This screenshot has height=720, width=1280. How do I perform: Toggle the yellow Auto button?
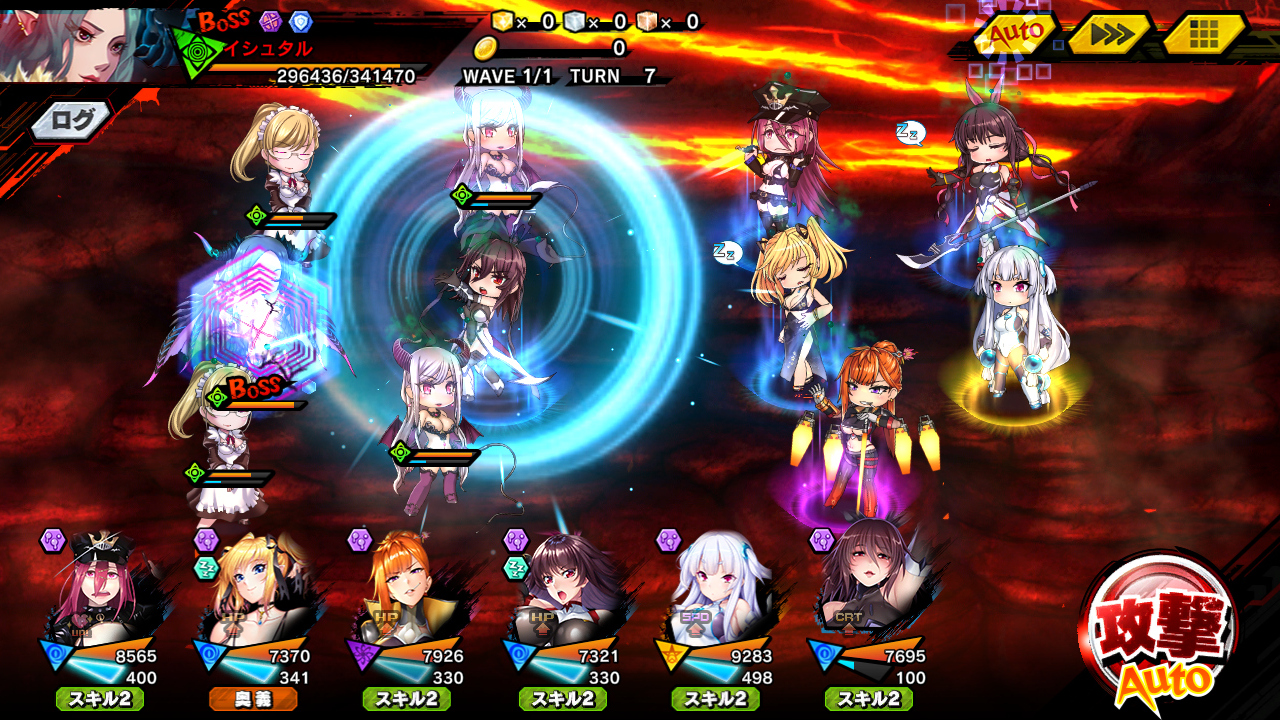[1015, 35]
